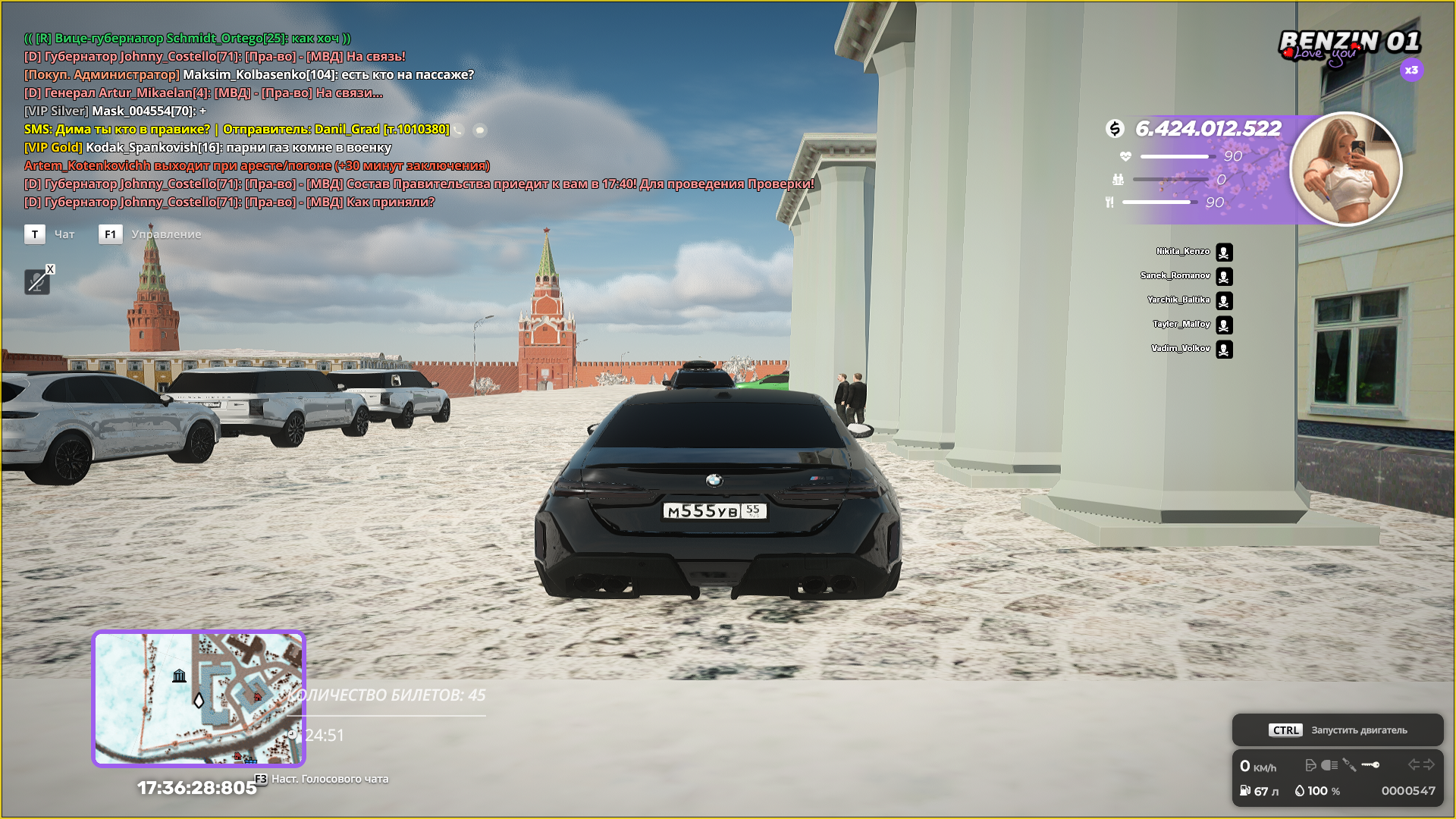
Task: Reply to the SMS via speech-bubble icon
Action: [480, 130]
